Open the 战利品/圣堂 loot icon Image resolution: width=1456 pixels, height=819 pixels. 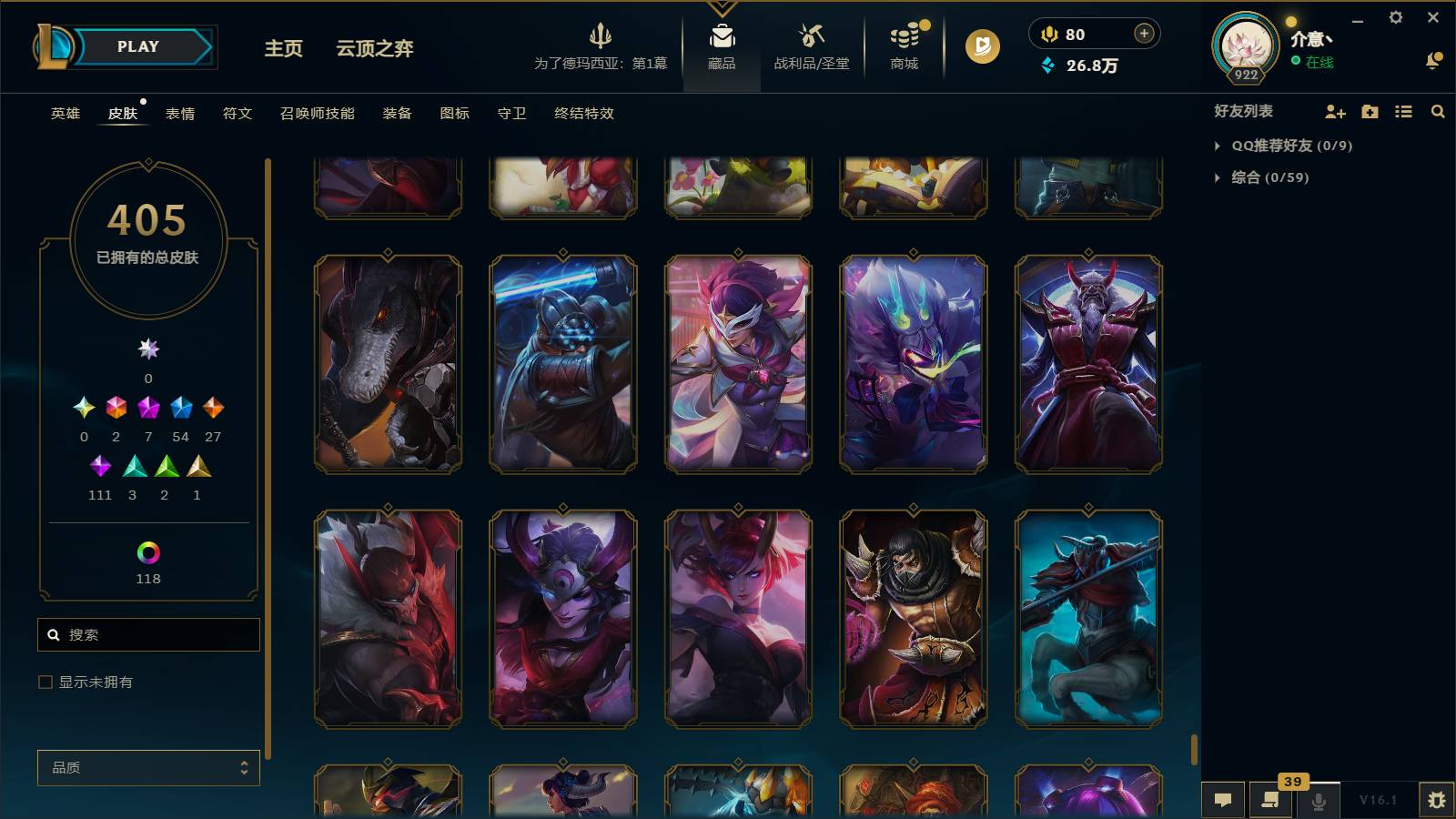pyautogui.click(x=809, y=38)
